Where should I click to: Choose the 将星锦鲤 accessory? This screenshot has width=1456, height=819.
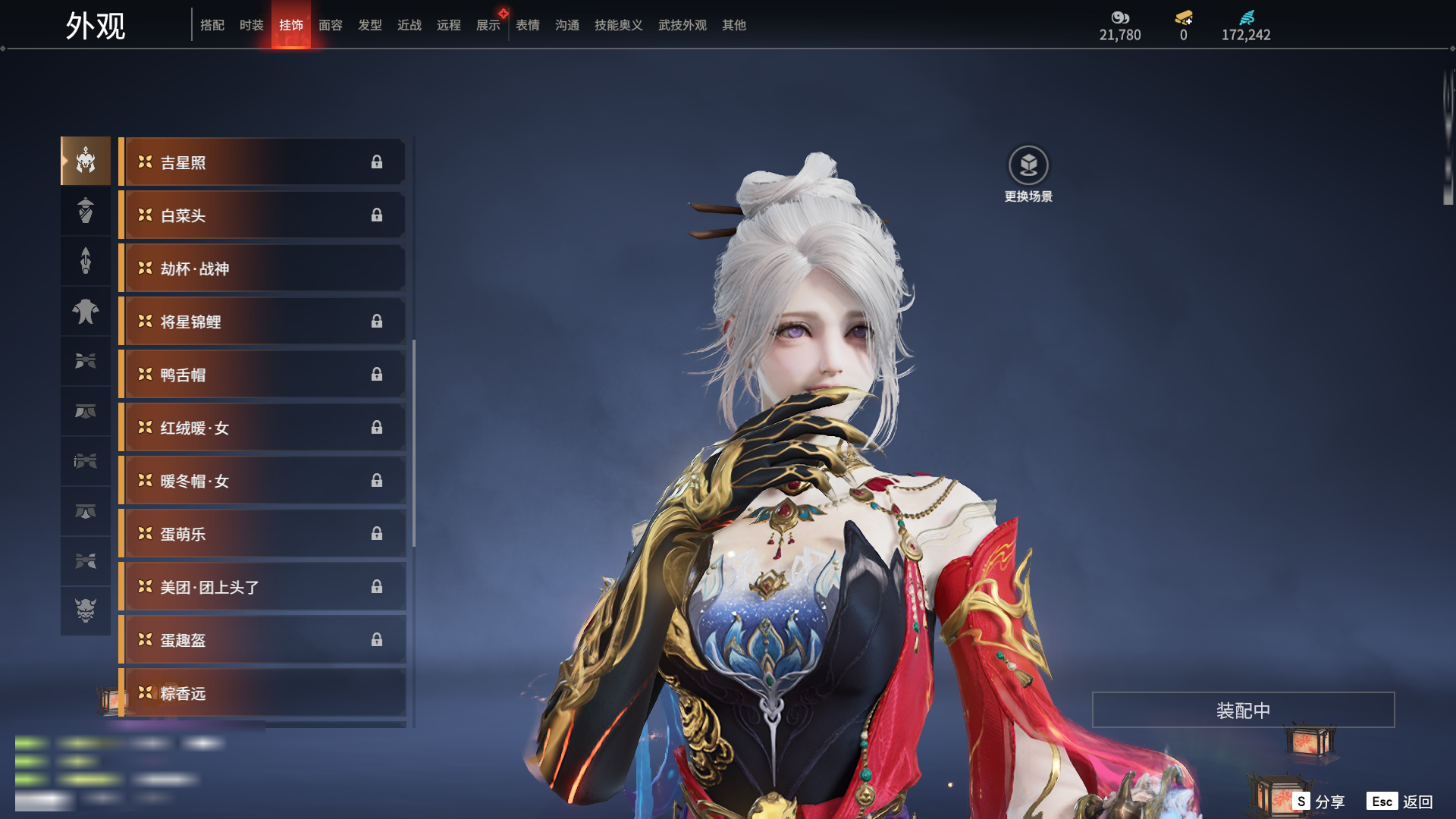tap(262, 322)
